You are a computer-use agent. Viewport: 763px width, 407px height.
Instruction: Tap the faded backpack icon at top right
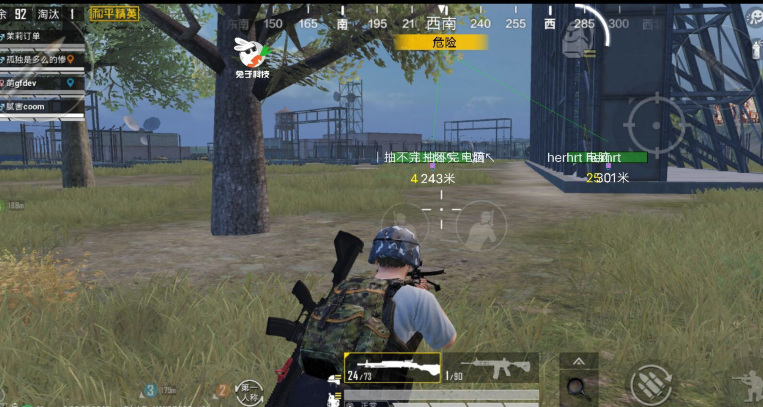[x=574, y=38]
